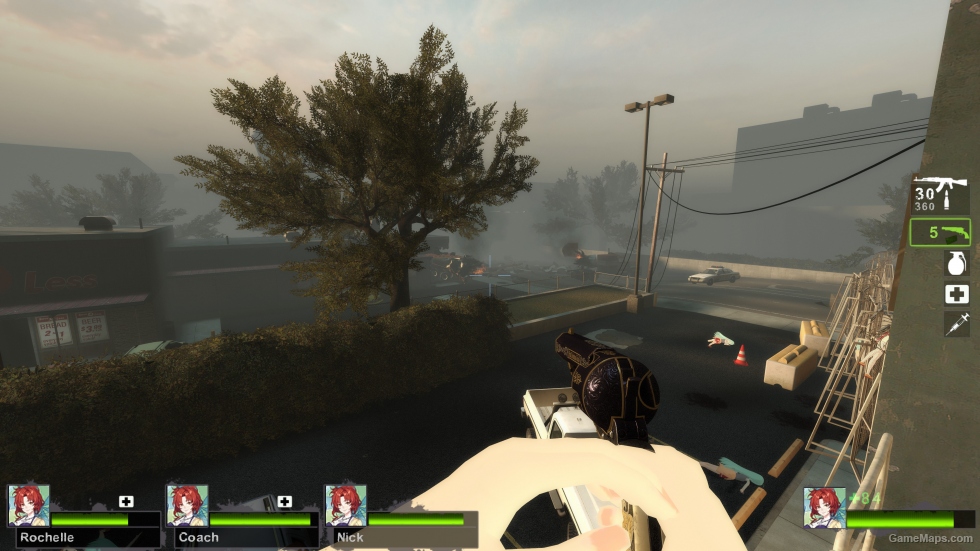Screen dimensions: 980x551
Task: Select the adrenaline syringe slot
Action: coord(956,324)
